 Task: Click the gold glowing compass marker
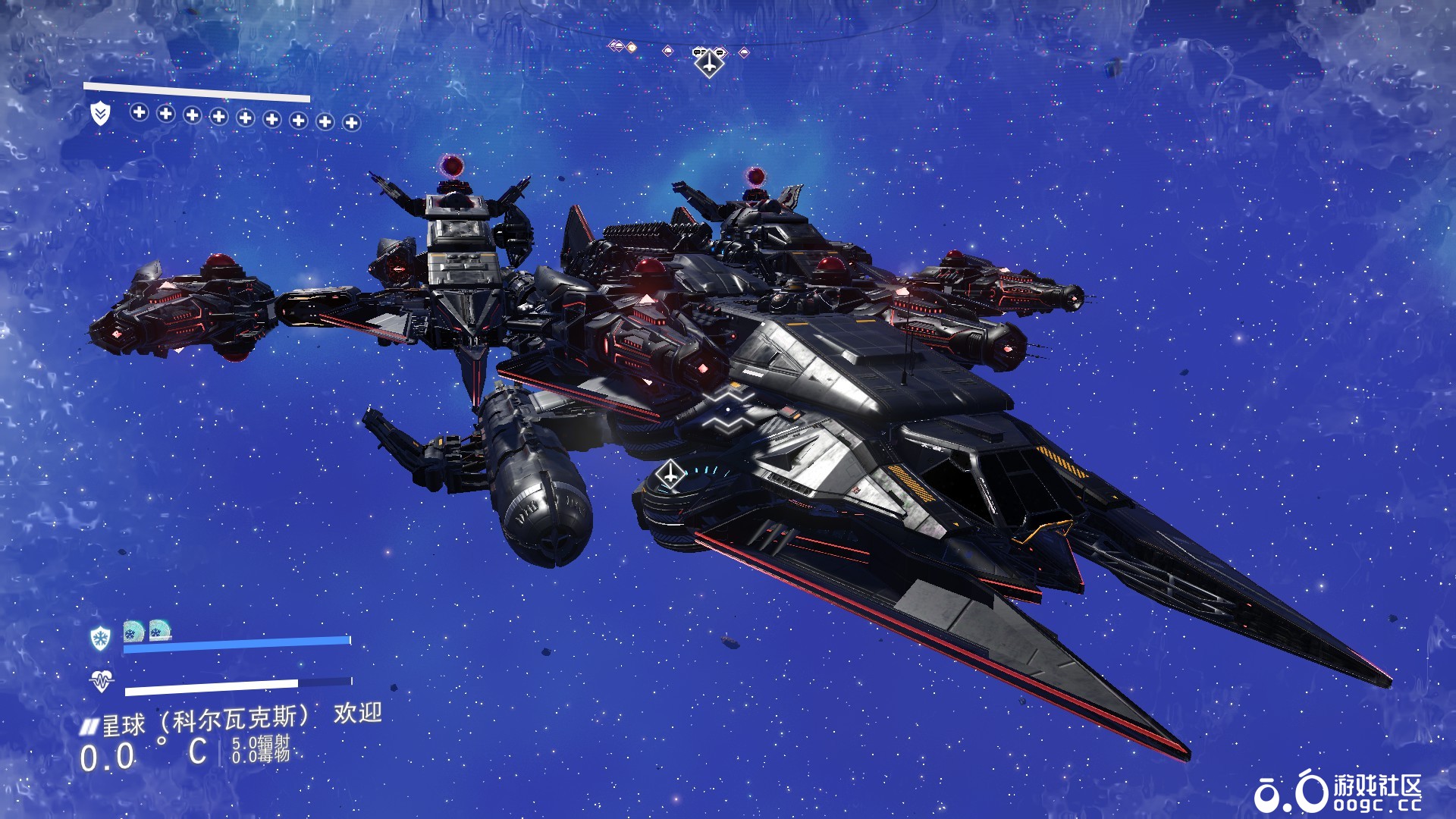tap(631, 48)
